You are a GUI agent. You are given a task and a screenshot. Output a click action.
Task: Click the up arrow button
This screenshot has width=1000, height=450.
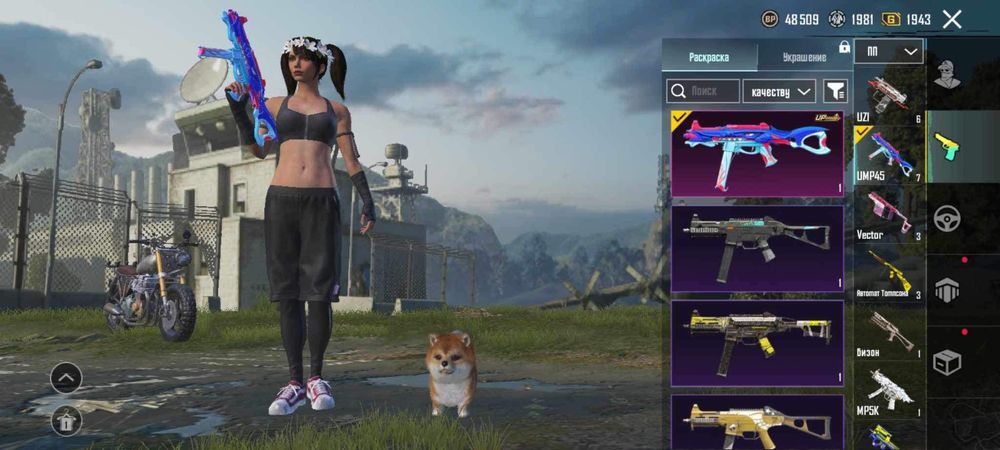66,377
